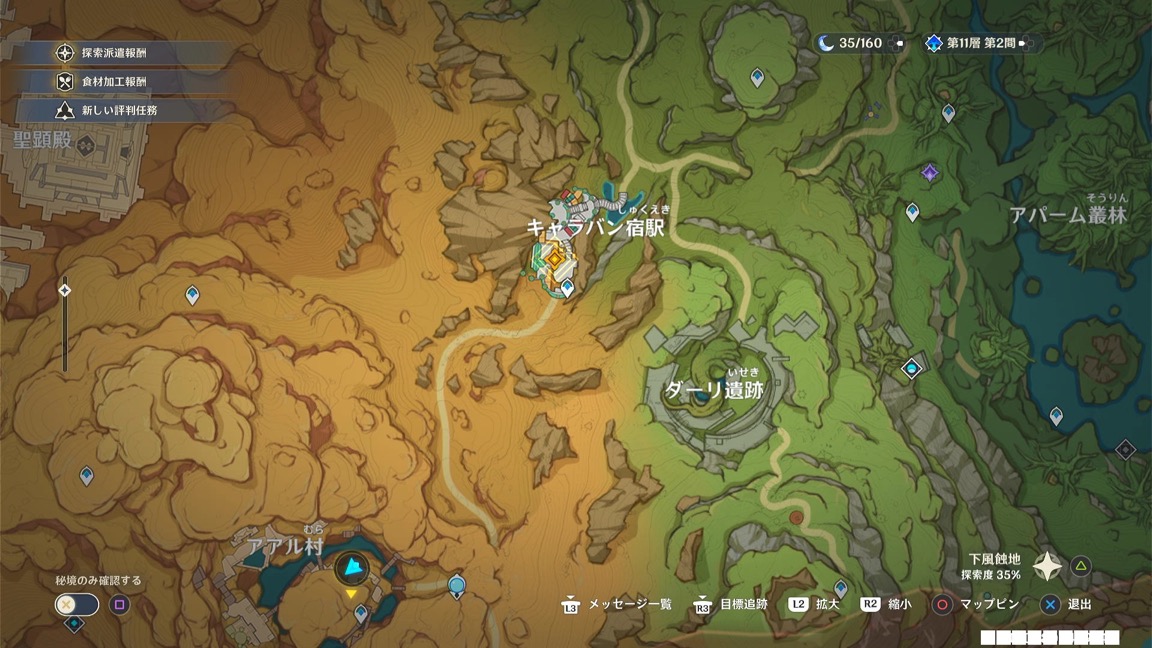Select the dark diamond marker at the right map edge
The width and height of the screenshot is (1152, 648).
pyautogui.click(x=1125, y=450)
